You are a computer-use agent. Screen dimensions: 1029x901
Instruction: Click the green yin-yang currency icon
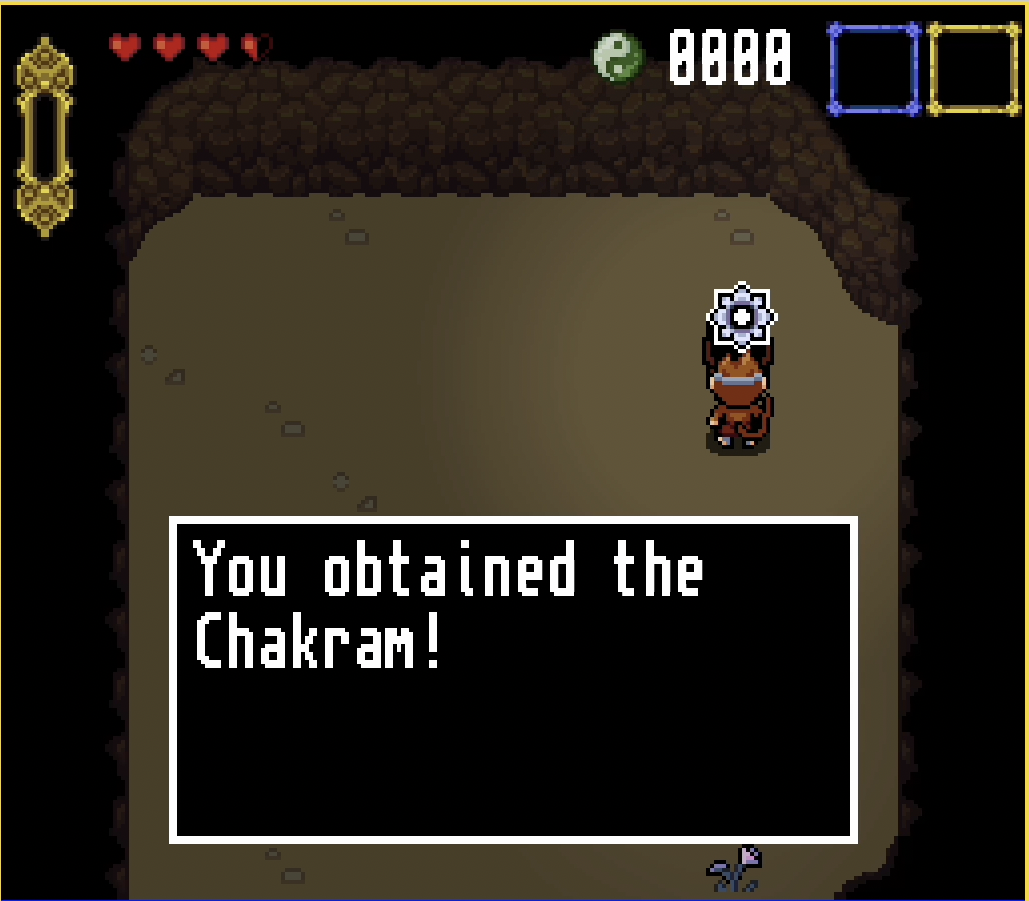pos(619,57)
